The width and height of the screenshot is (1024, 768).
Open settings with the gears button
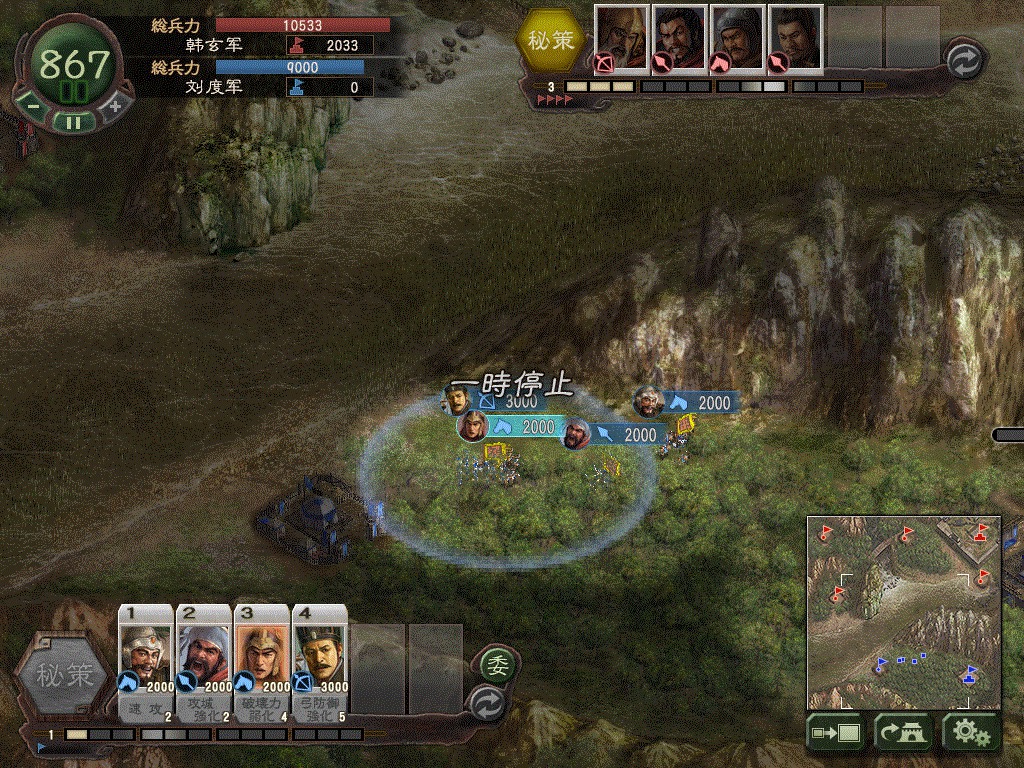[971, 733]
